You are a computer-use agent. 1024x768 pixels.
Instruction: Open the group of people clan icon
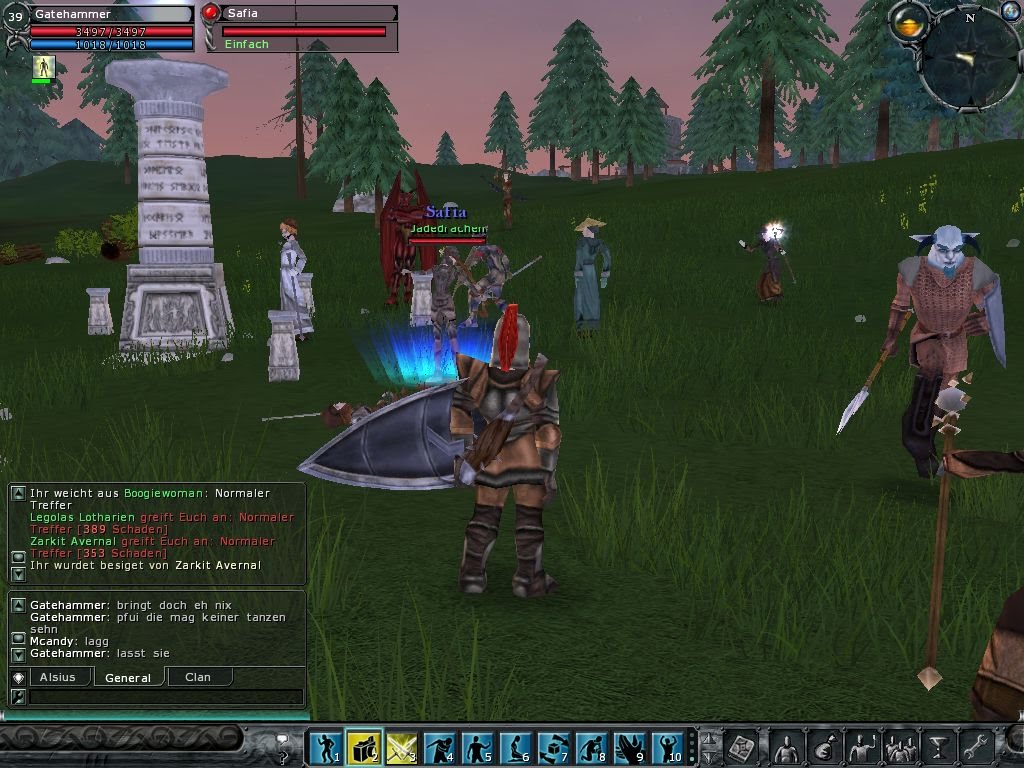[x=900, y=747]
